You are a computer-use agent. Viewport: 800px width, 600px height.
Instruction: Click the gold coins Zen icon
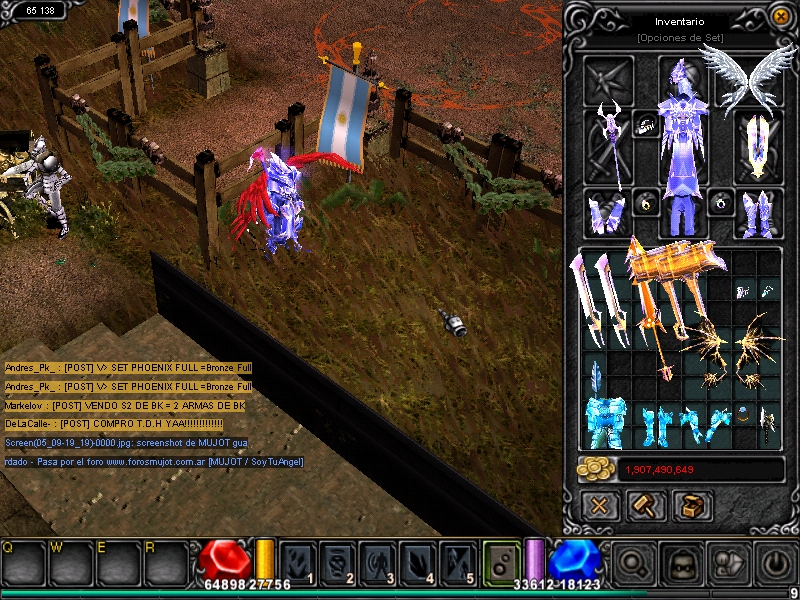pos(595,469)
